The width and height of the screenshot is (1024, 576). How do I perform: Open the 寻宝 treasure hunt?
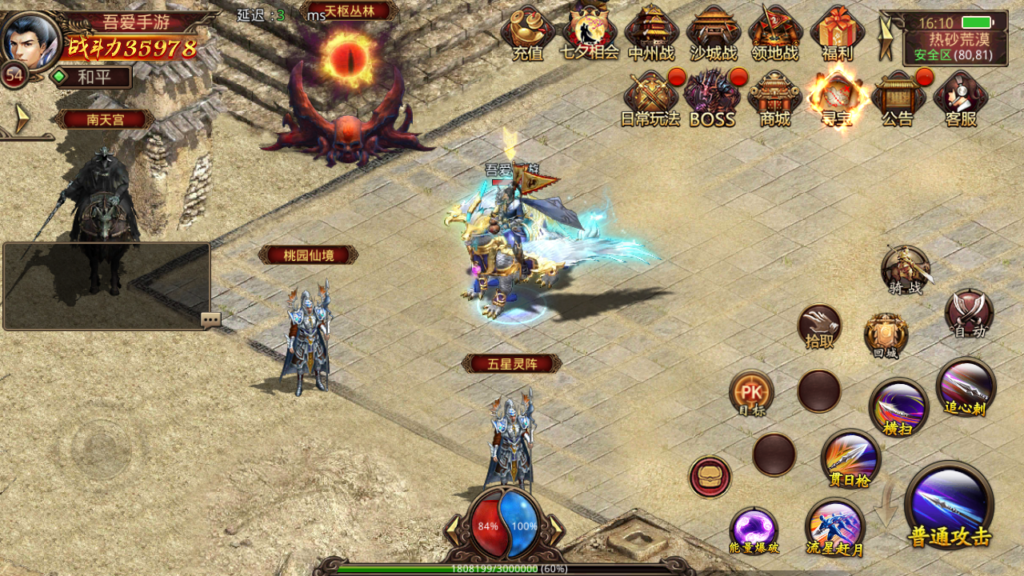click(835, 98)
